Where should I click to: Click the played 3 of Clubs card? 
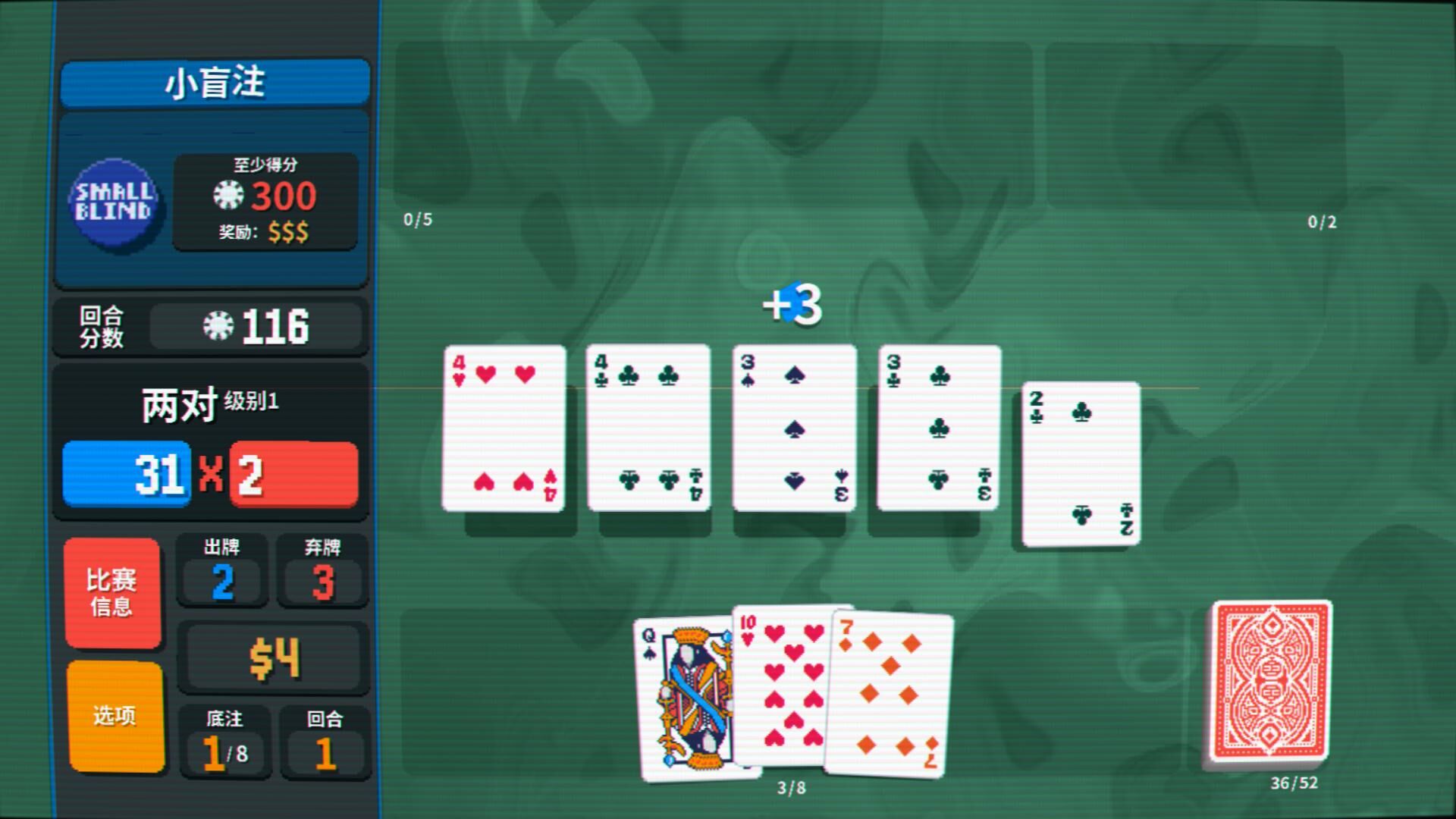click(x=939, y=428)
